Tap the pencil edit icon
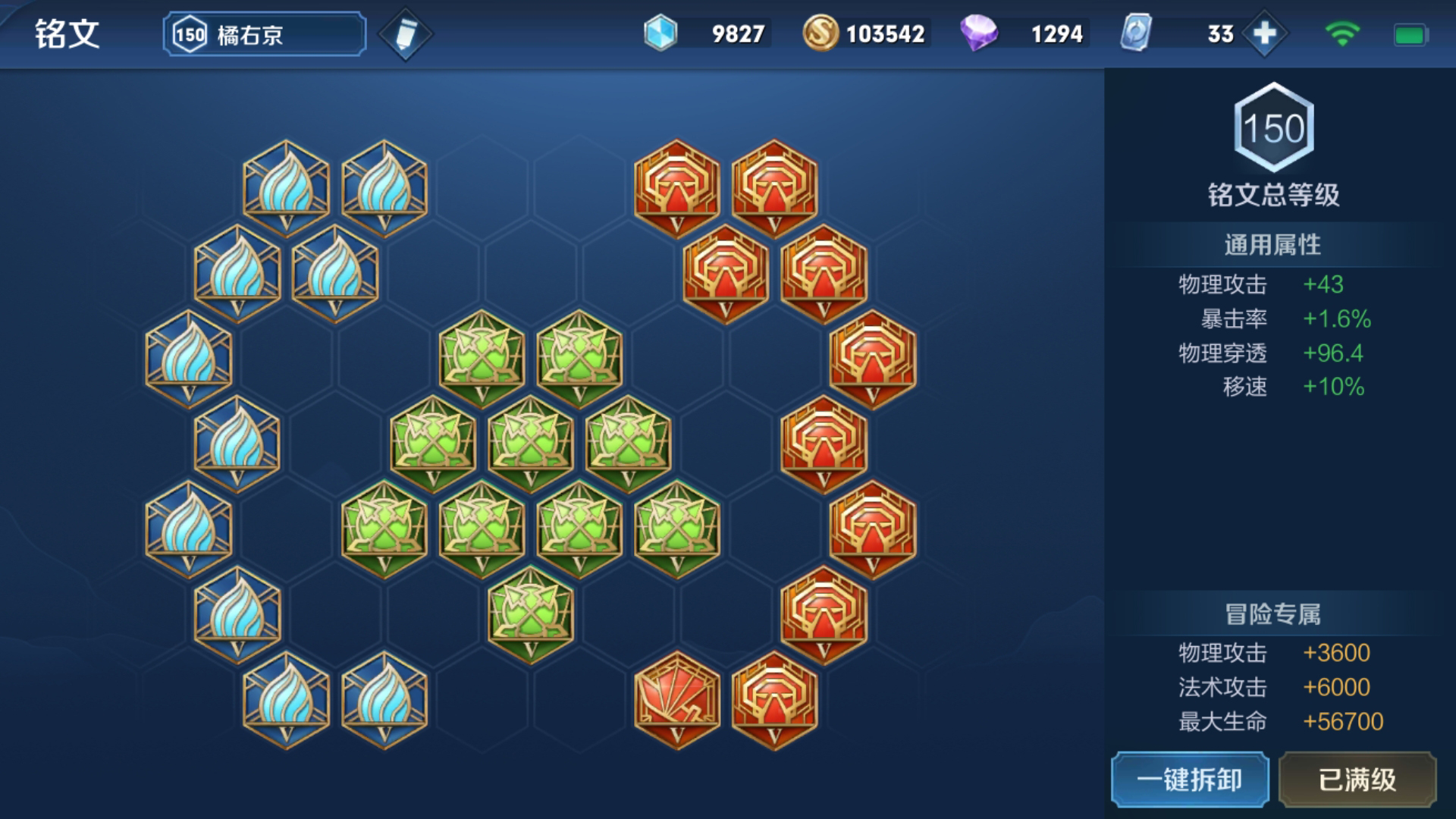Screen dimensions: 1456x819 (406, 34)
